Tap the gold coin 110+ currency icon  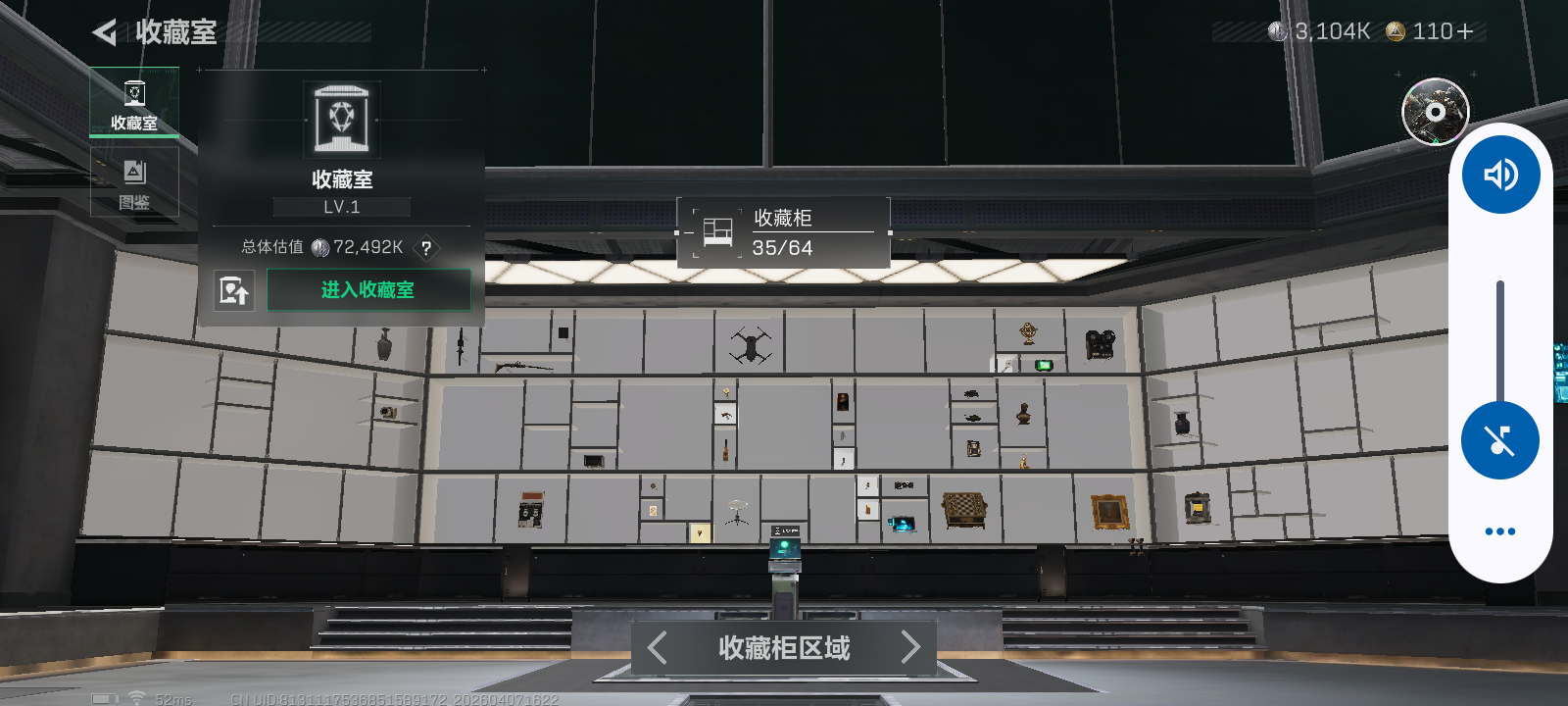click(x=1395, y=30)
